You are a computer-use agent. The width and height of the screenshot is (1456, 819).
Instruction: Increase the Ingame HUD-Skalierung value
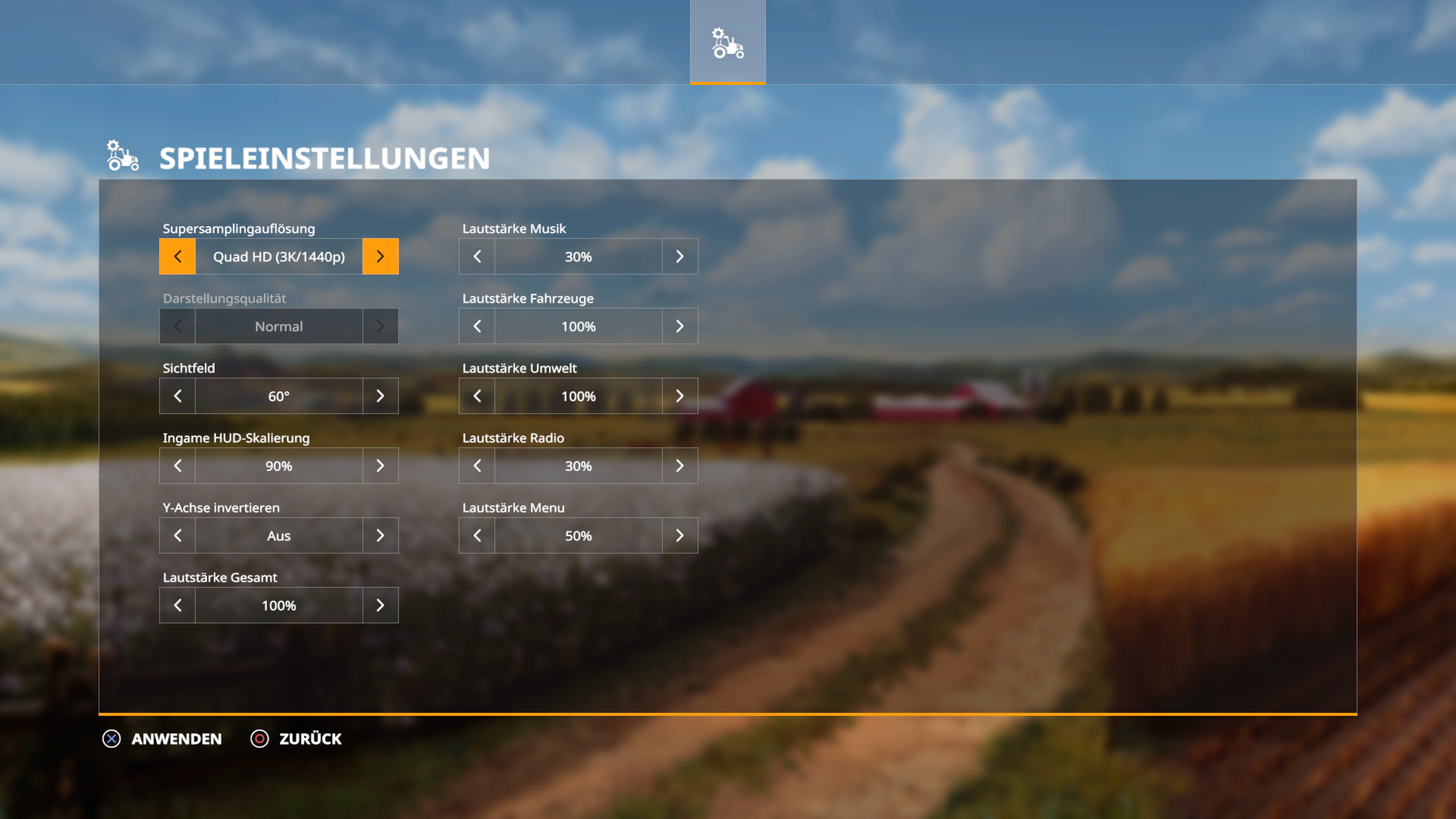pyautogui.click(x=380, y=466)
